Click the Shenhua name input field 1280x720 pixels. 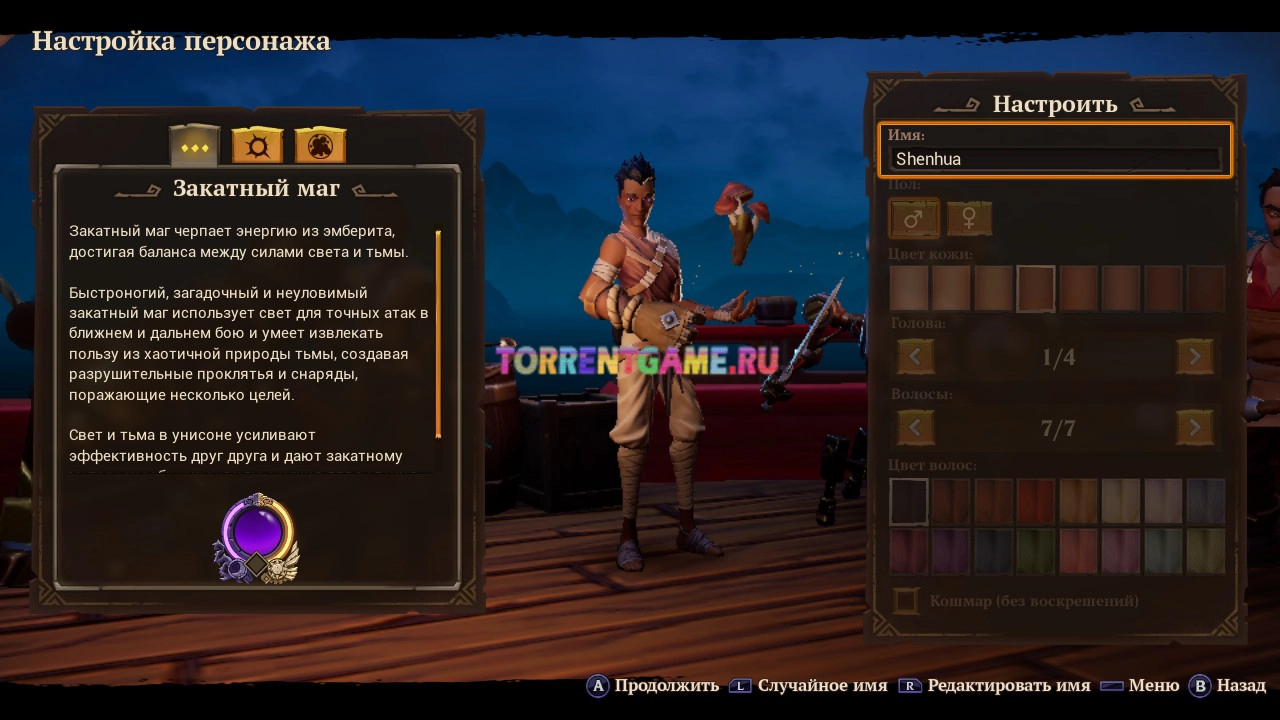1057,159
